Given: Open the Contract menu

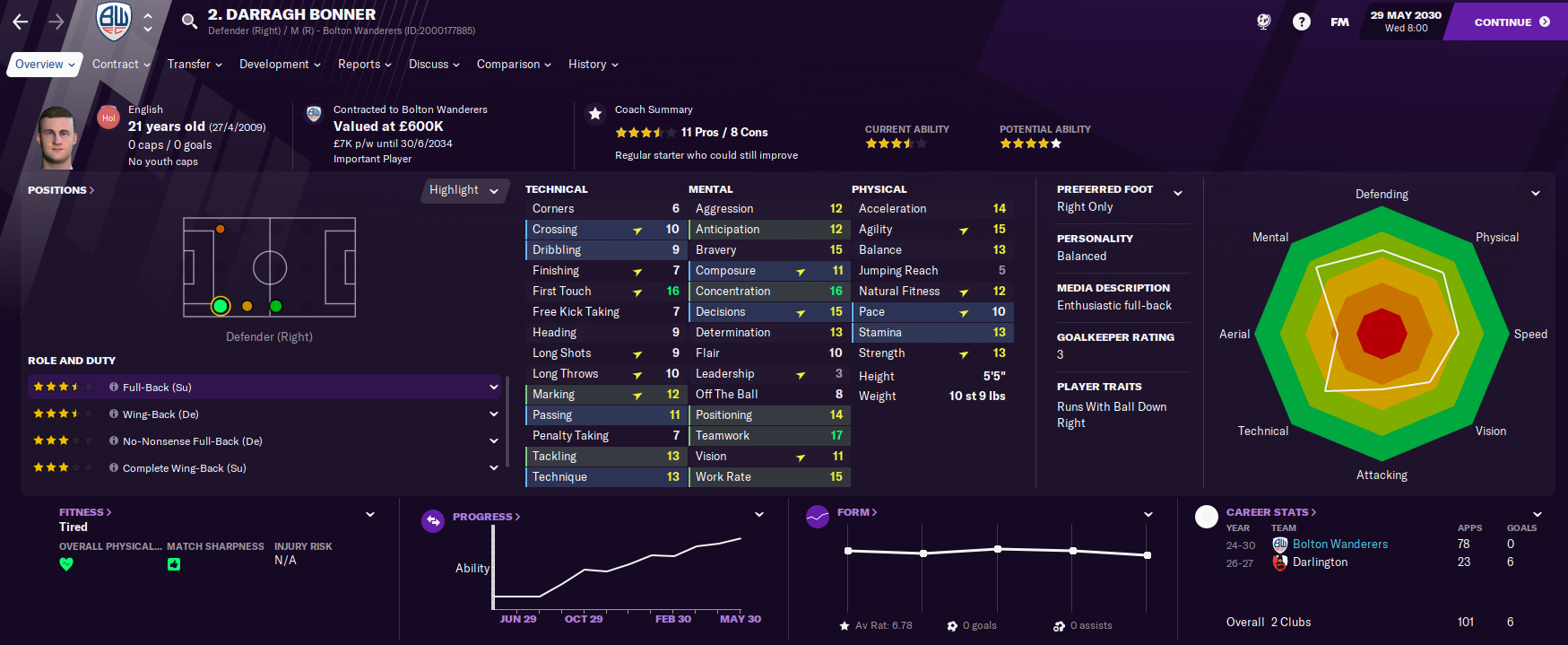Looking at the screenshot, I should (x=121, y=65).
